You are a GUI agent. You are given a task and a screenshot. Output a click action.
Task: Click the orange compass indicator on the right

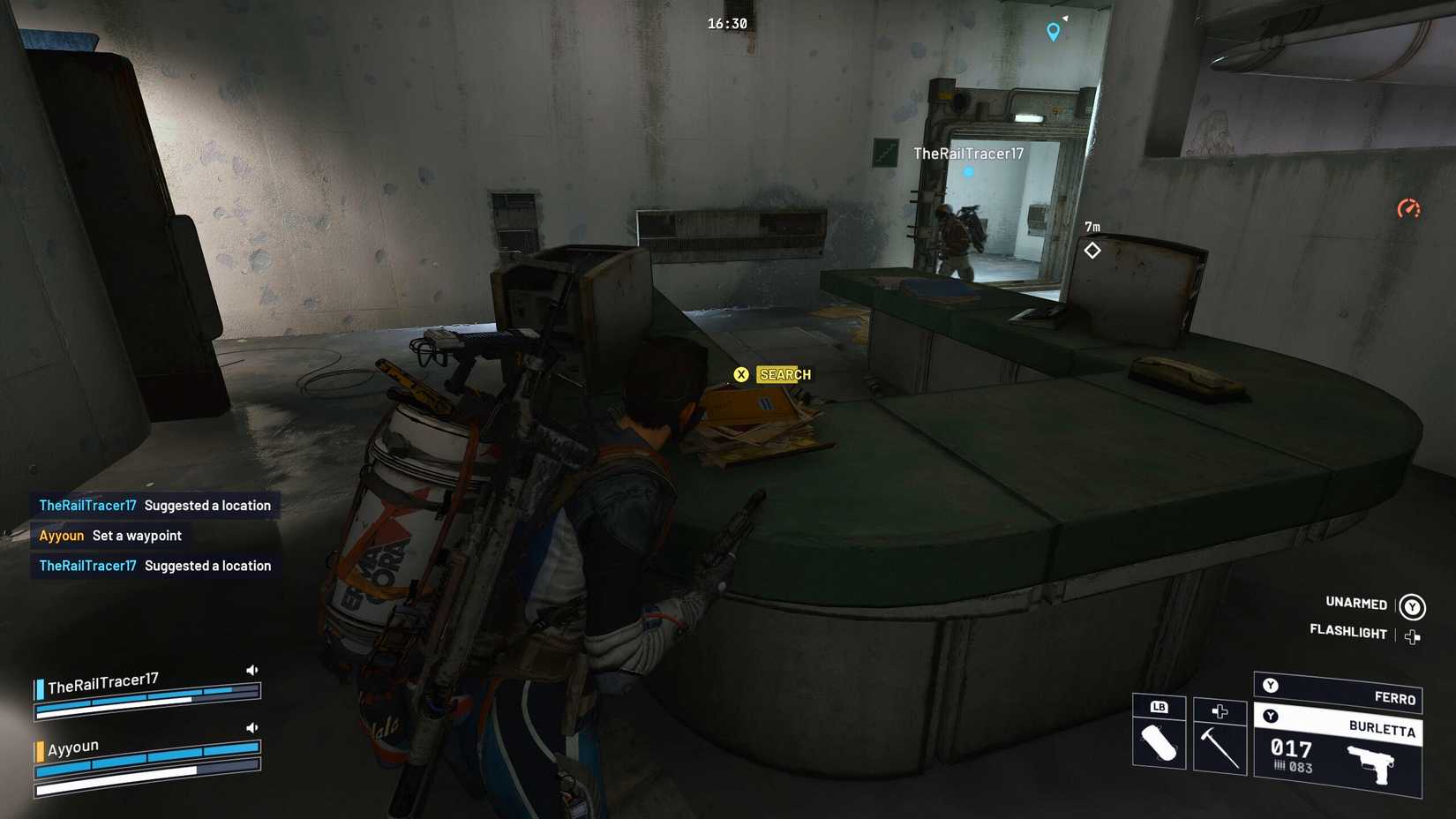click(1409, 209)
